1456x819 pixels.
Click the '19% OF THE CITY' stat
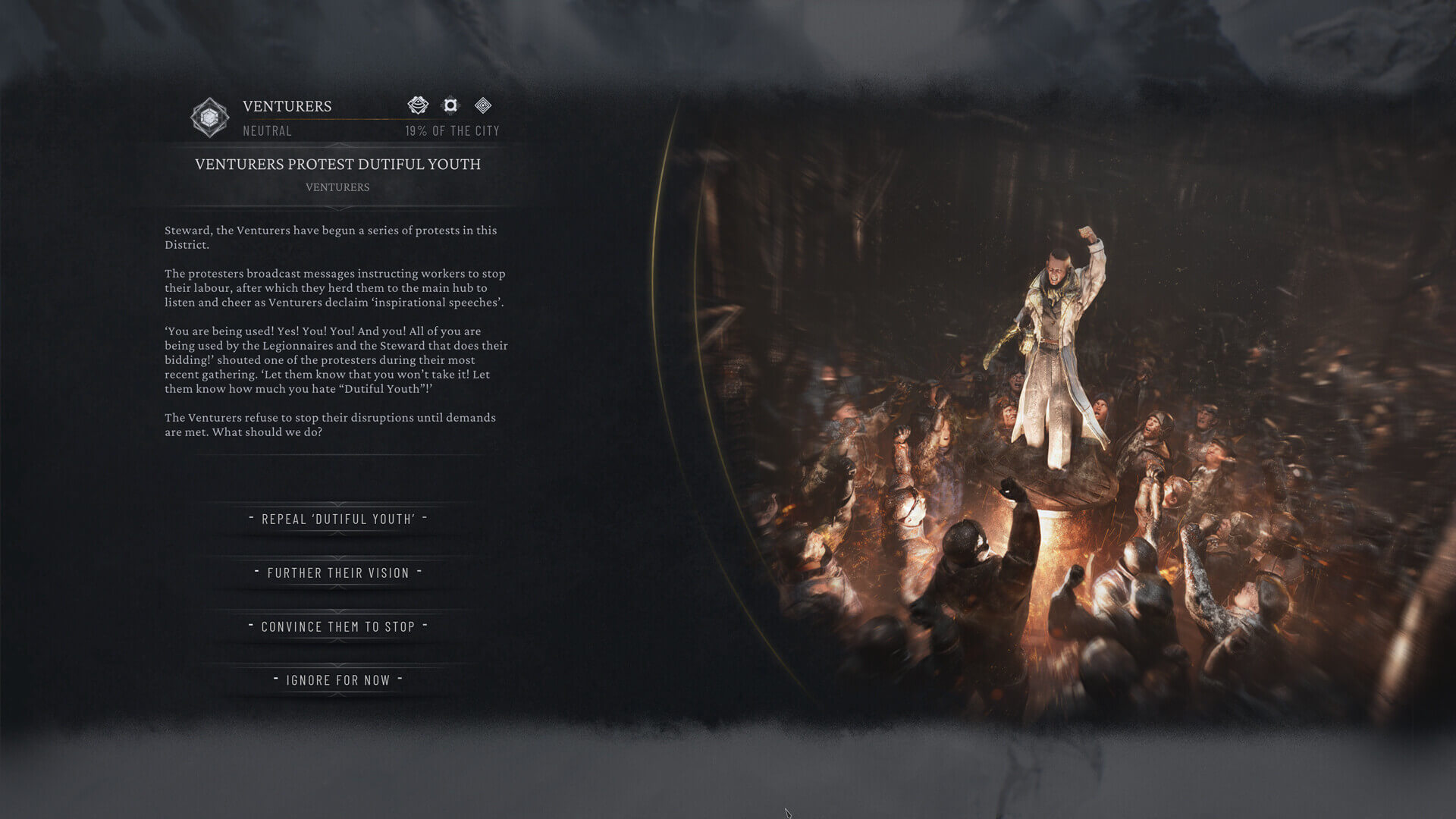452,130
